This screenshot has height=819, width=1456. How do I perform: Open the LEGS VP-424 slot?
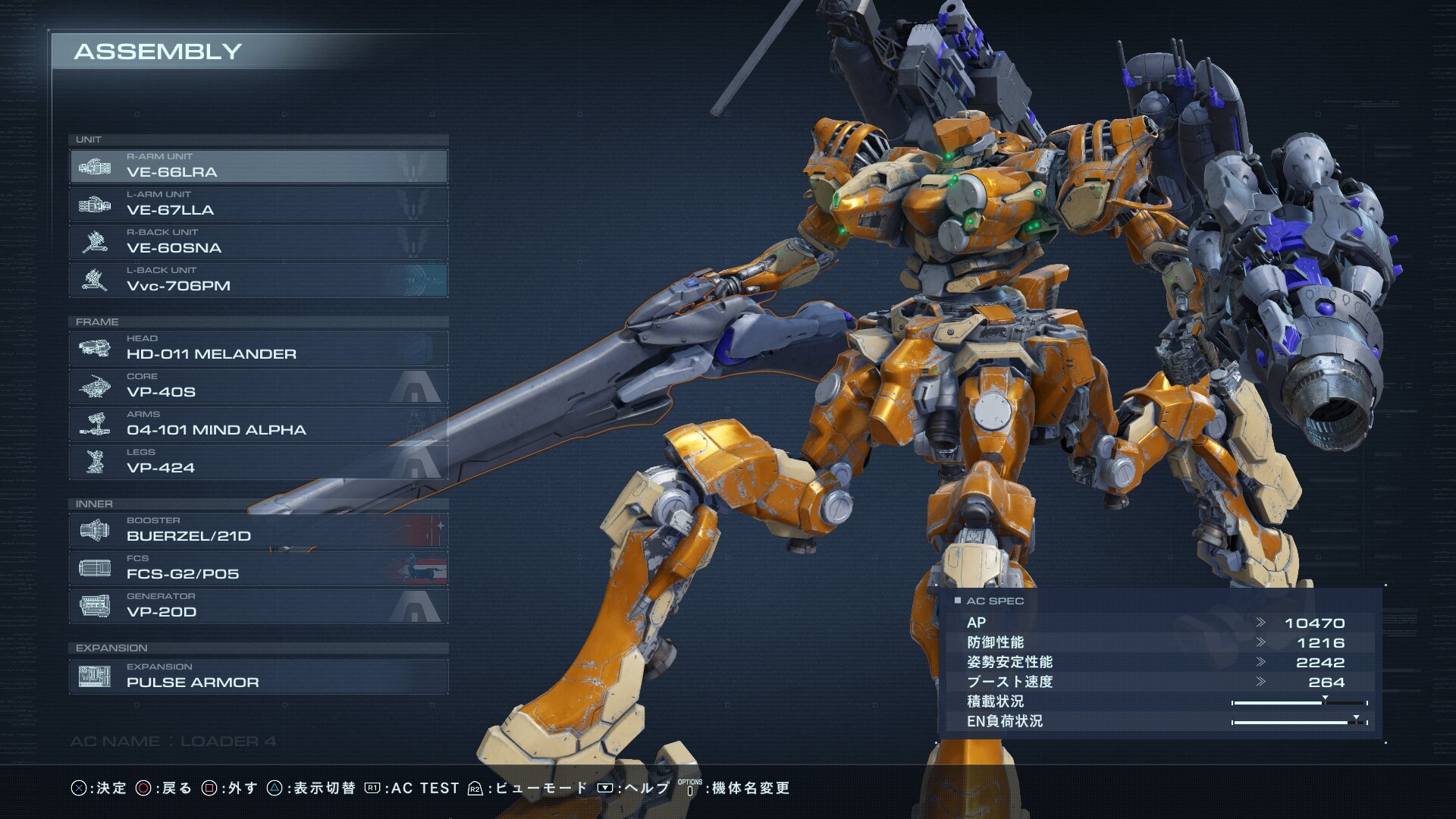(258, 462)
